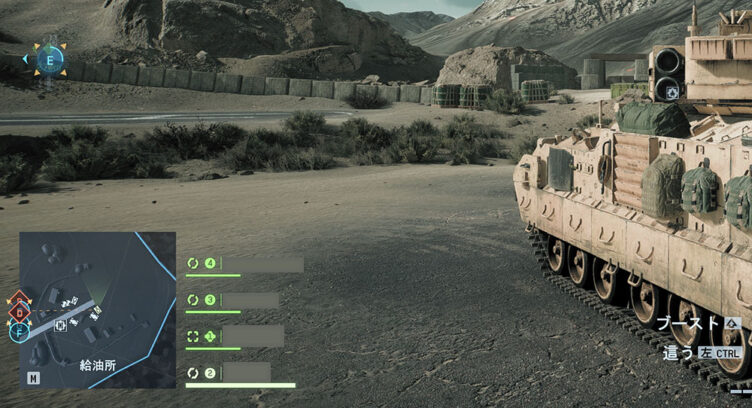This screenshot has height=408, width=752.
Task: Select squad member number 1 row
Action: click(237, 336)
